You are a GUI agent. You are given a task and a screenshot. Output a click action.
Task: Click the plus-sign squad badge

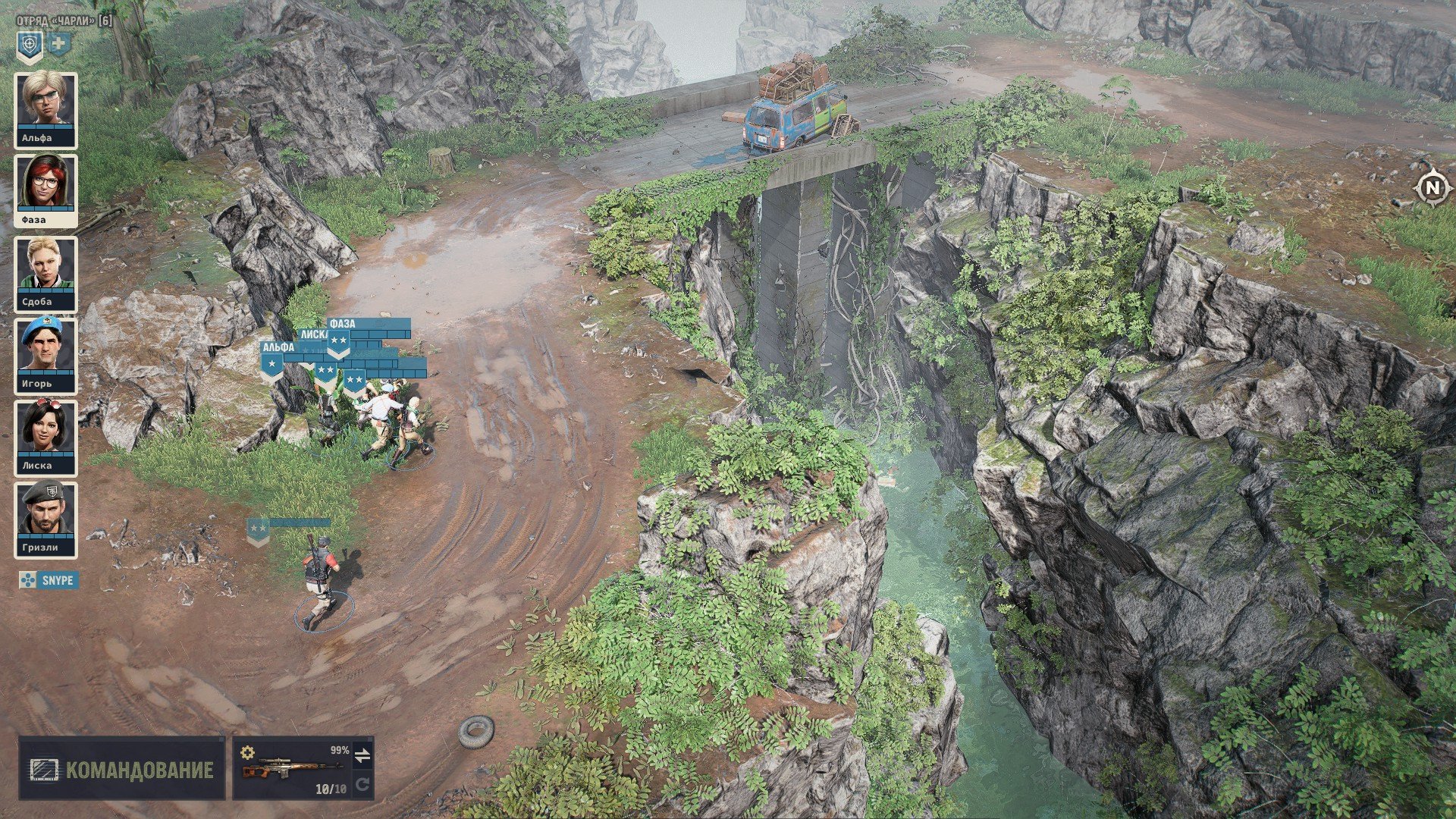coord(58,45)
